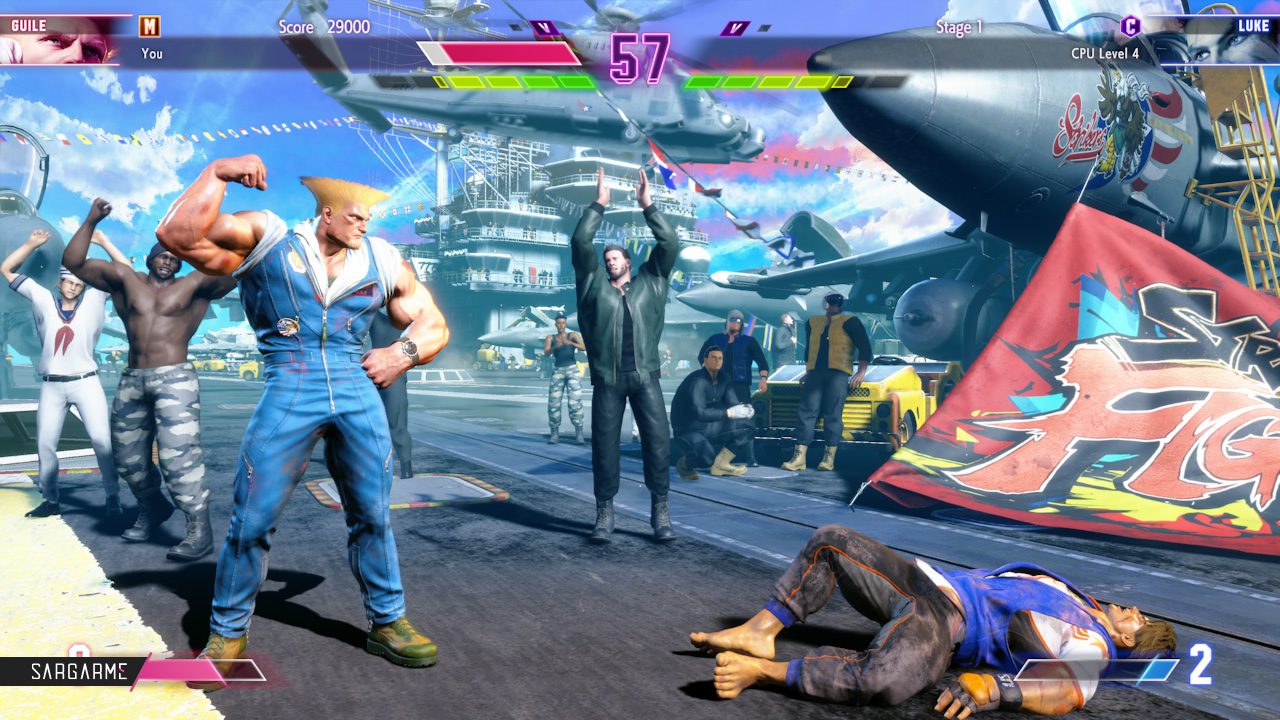Select the Modern control type M icon
Image resolution: width=1280 pixels, height=720 pixels.
click(x=149, y=27)
